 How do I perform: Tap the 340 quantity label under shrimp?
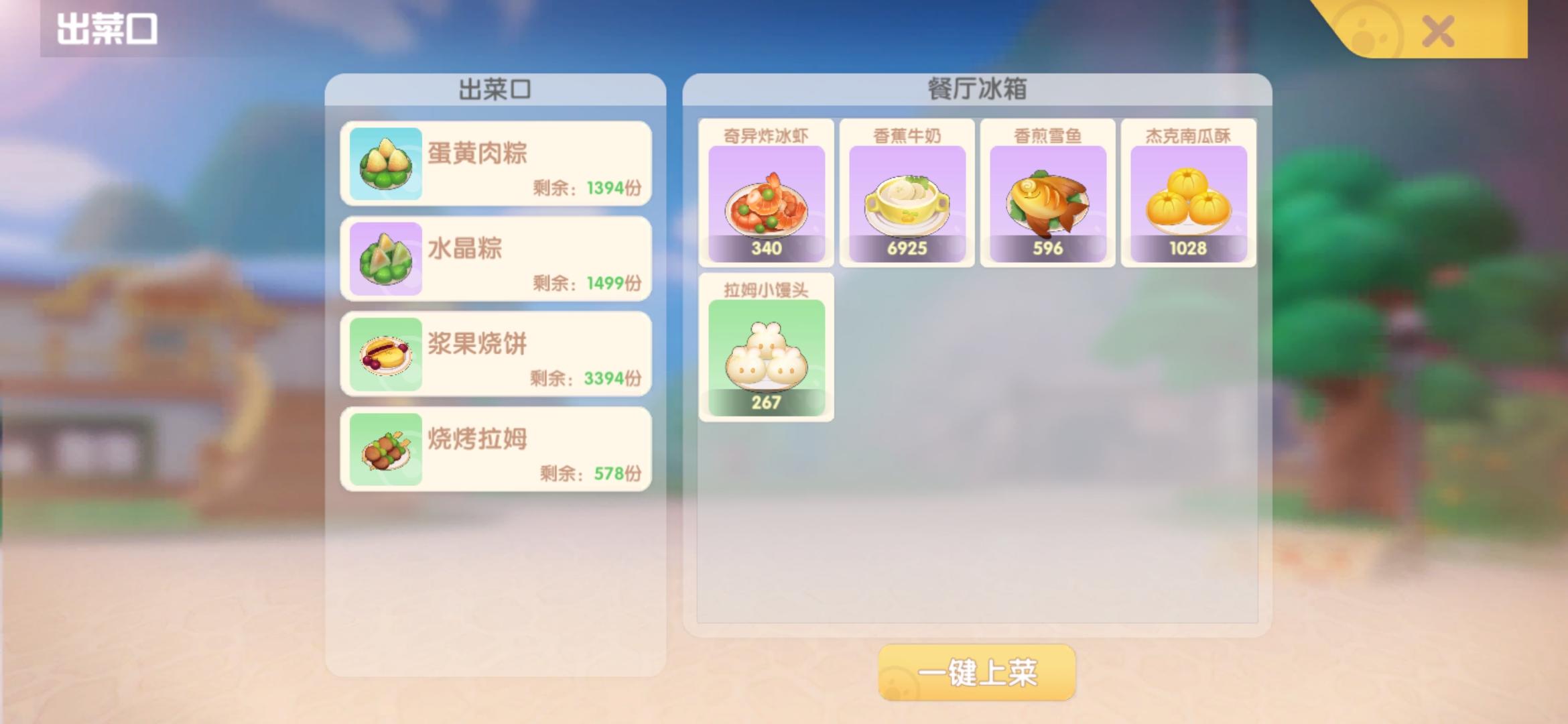765,248
